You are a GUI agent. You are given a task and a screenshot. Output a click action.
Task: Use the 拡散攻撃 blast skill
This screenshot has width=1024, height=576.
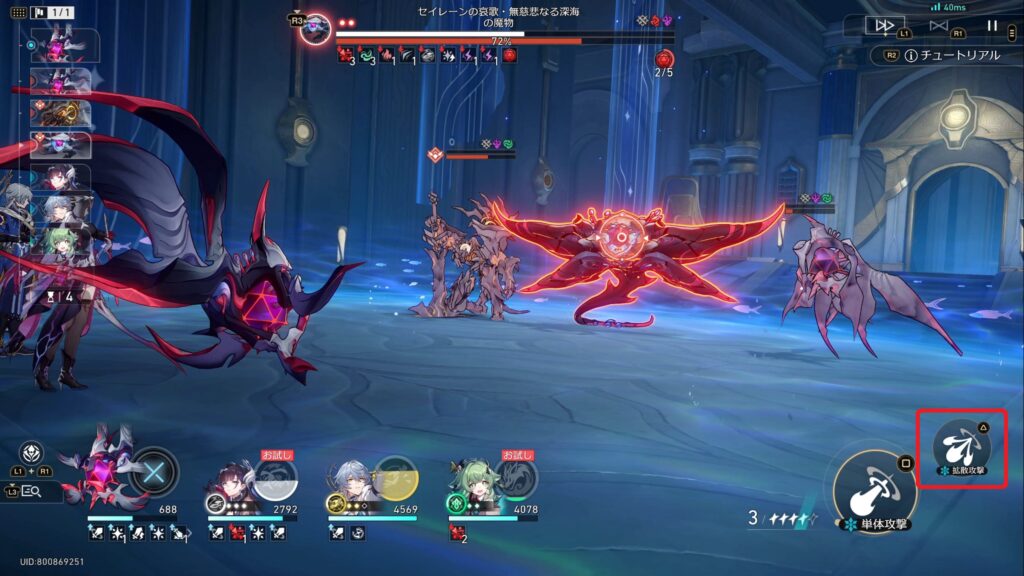click(961, 448)
